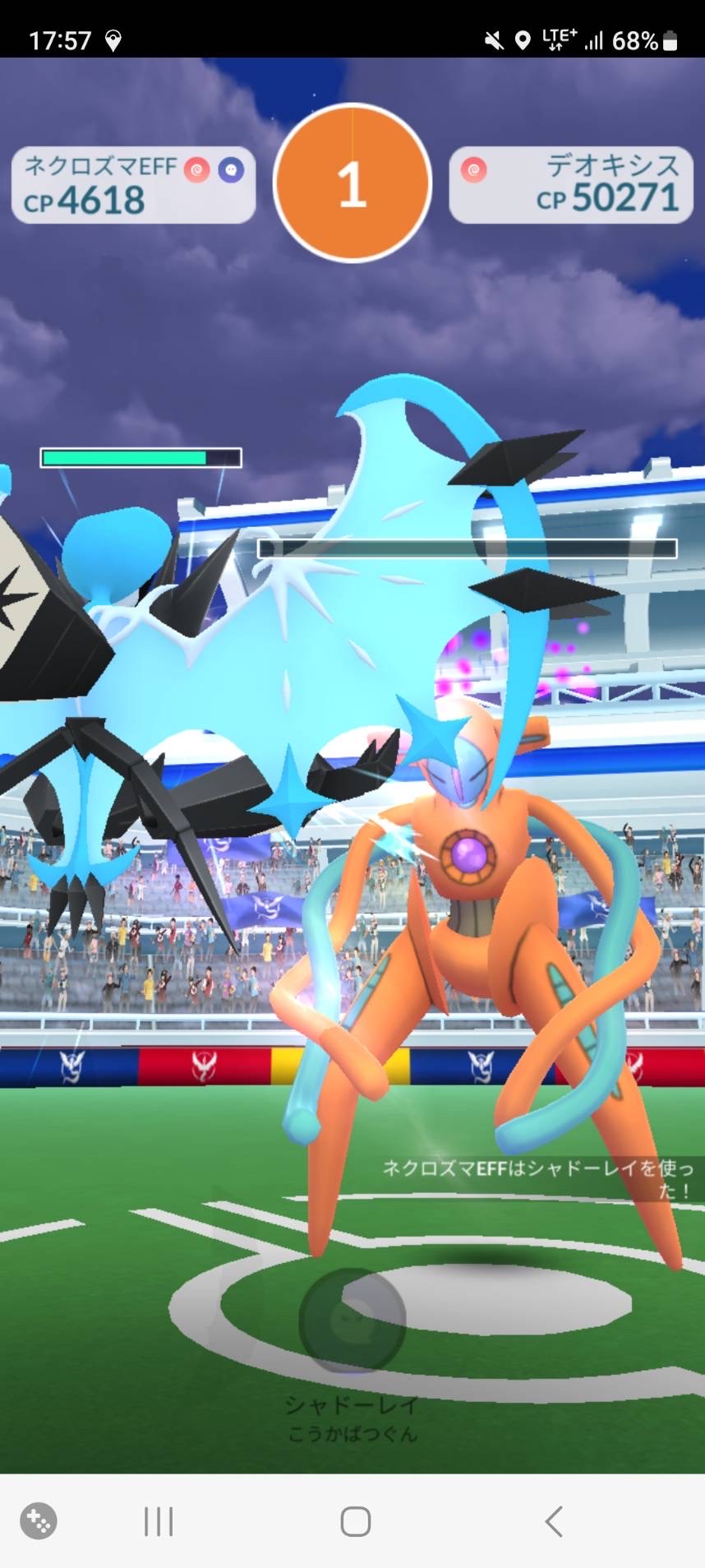Open the game tools icon in navigation bar

[x=39, y=1521]
